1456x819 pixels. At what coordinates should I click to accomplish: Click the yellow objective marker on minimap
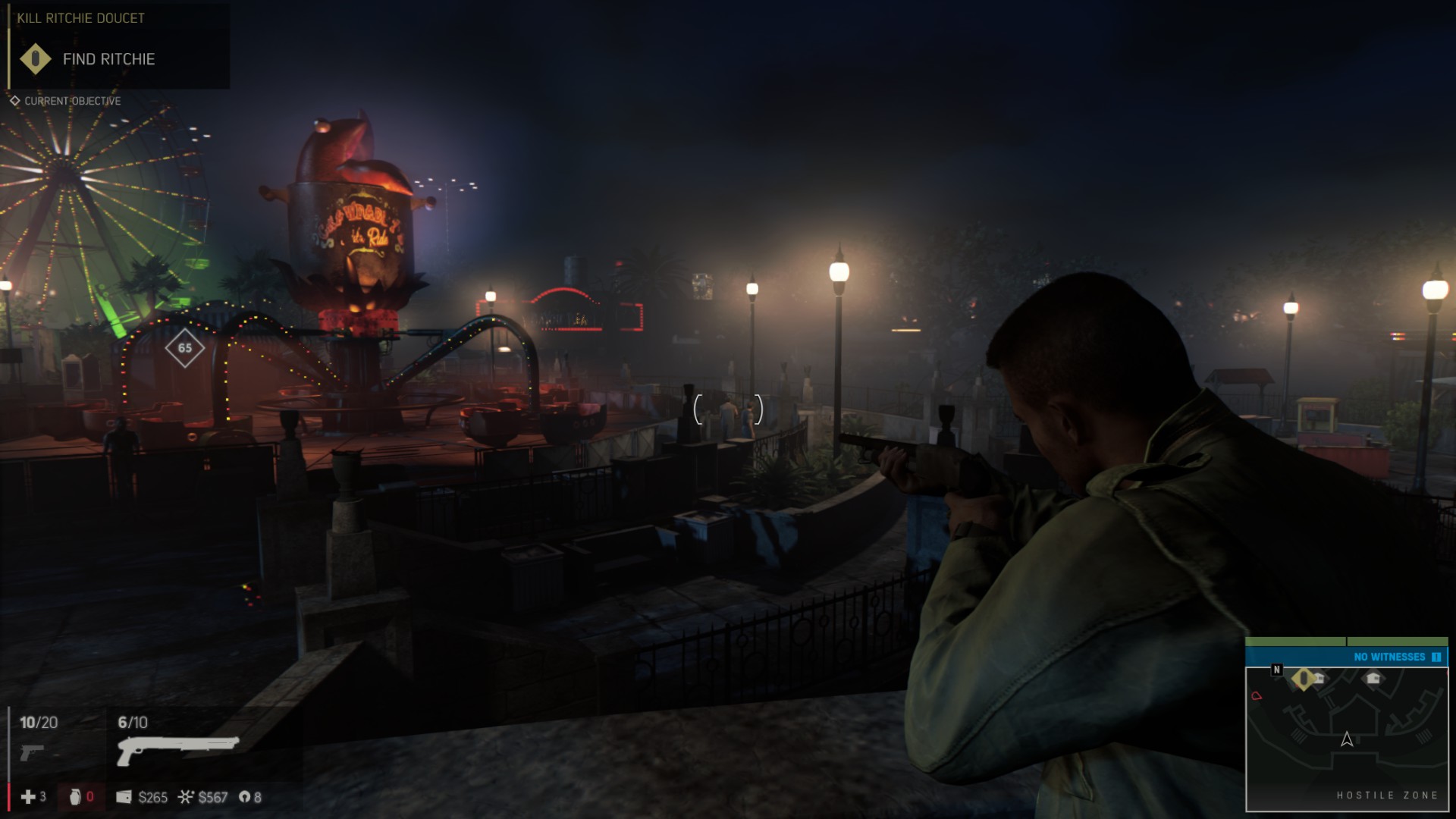tap(1303, 679)
